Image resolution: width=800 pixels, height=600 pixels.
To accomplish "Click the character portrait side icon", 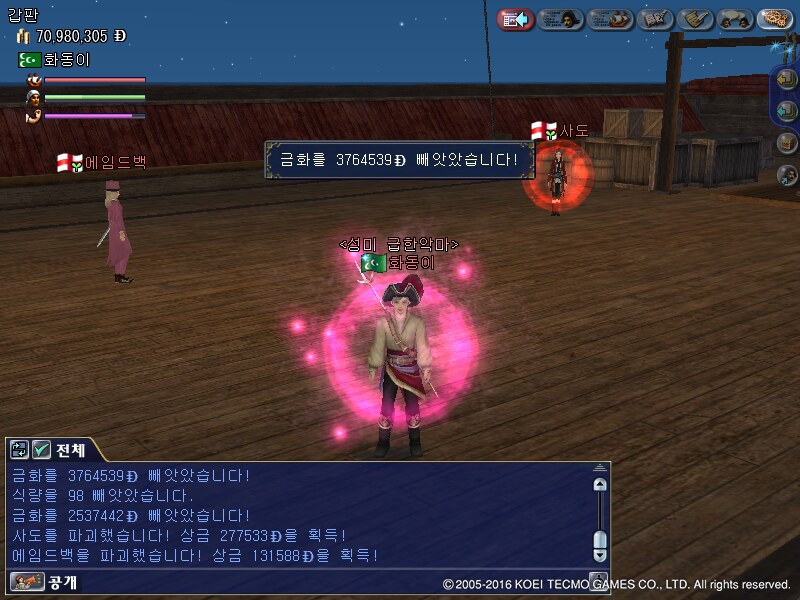I will click(x=787, y=175).
